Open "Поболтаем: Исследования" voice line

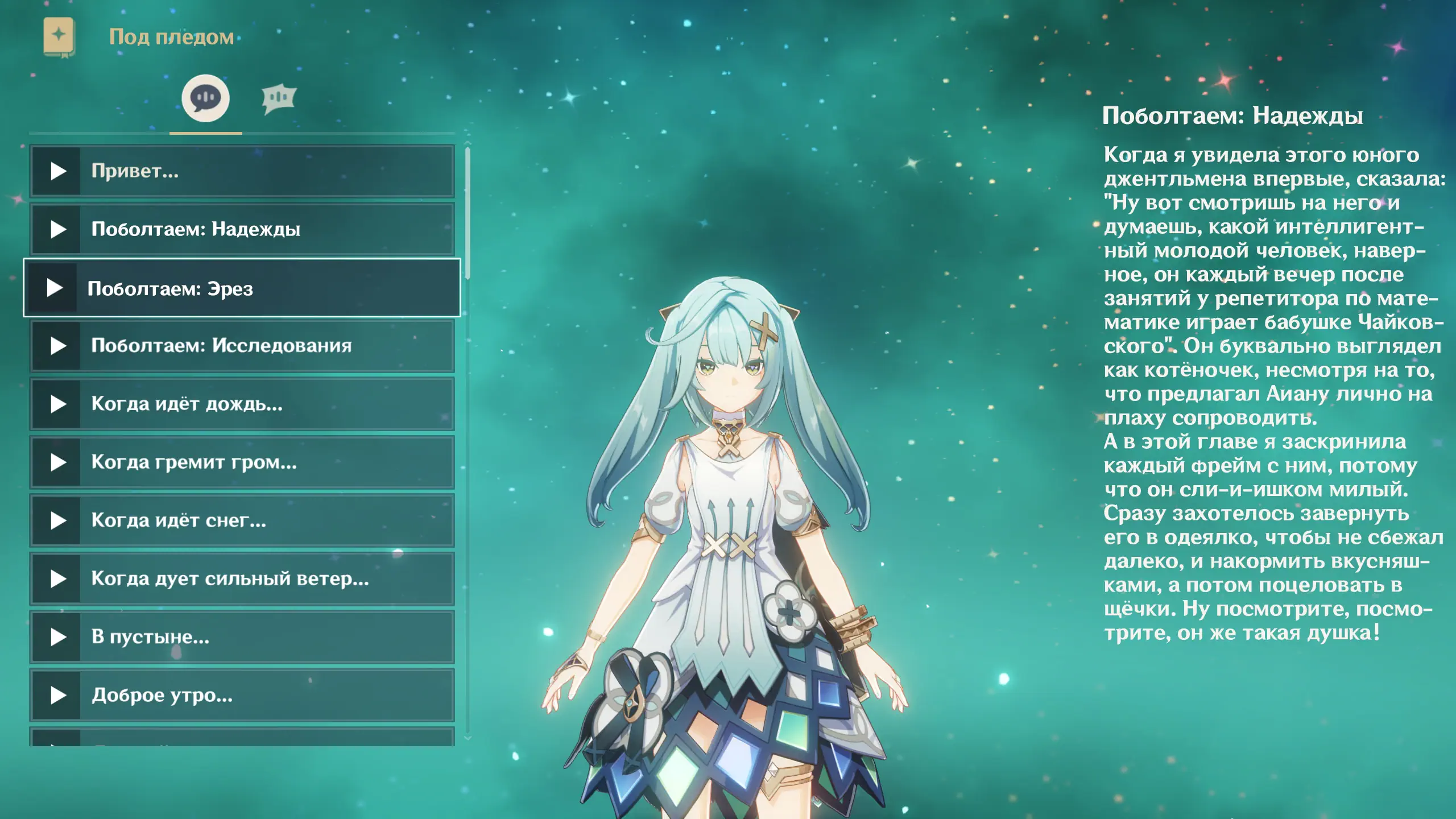[242, 346]
